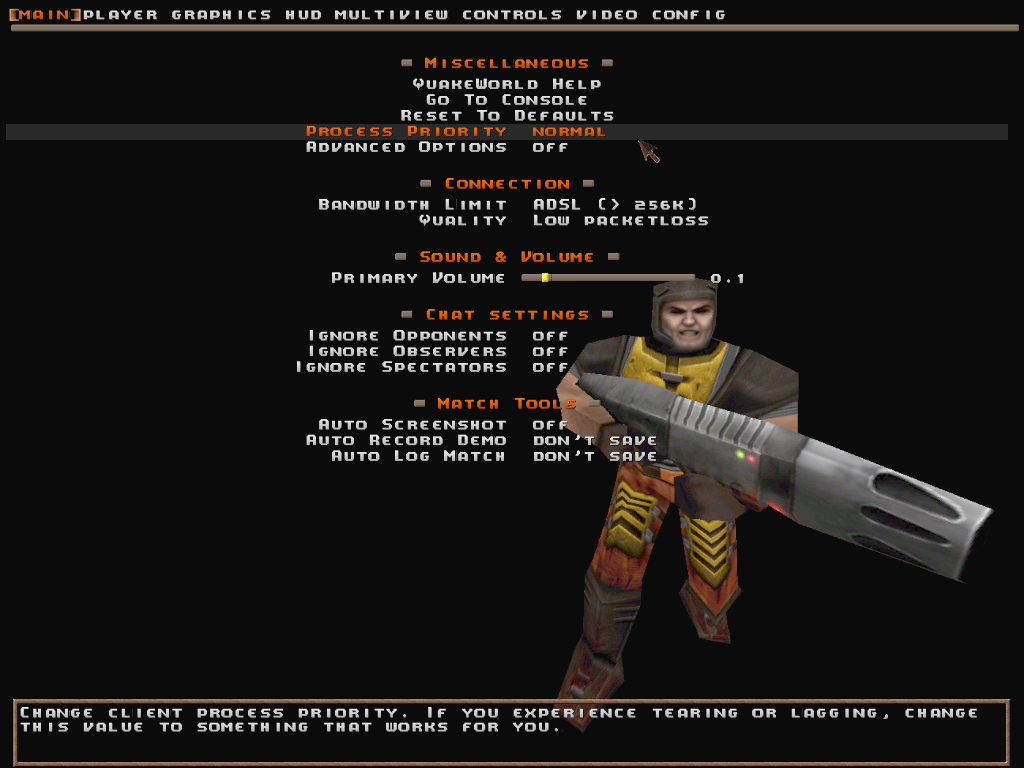Select the Main tab

pos(45,15)
